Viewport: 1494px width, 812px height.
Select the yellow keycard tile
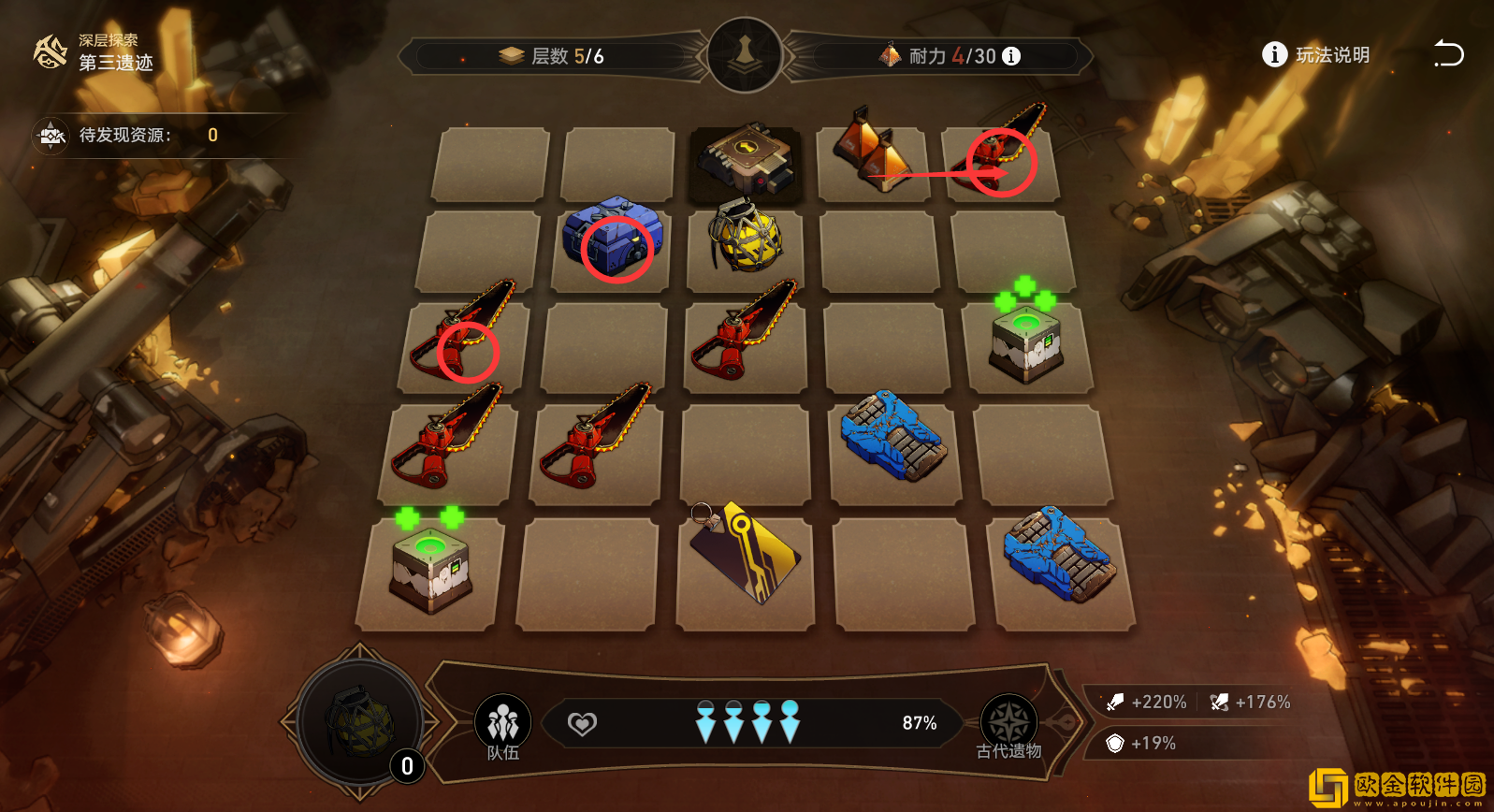click(x=746, y=555)
